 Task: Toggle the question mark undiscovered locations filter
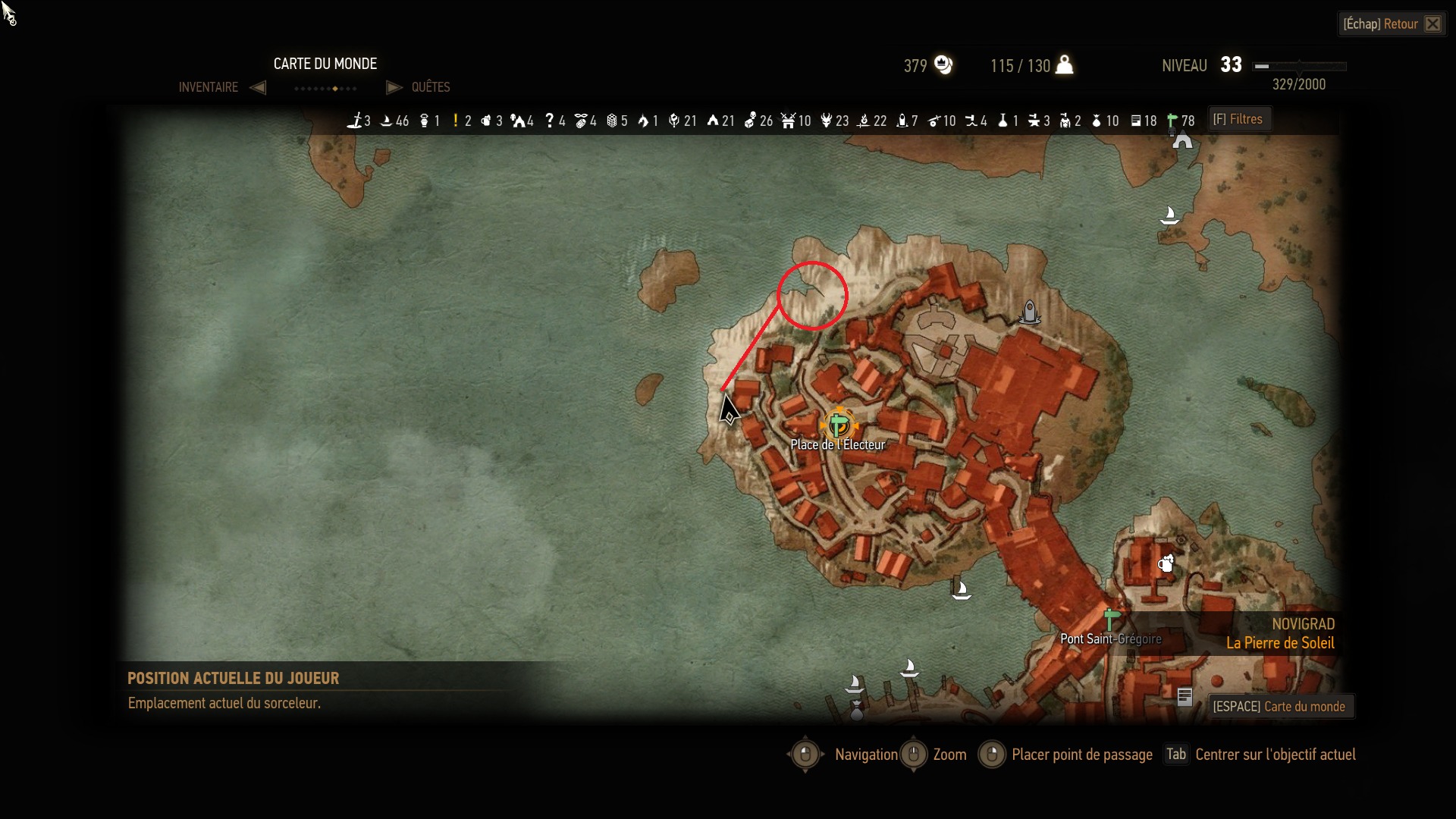[550, 121]
